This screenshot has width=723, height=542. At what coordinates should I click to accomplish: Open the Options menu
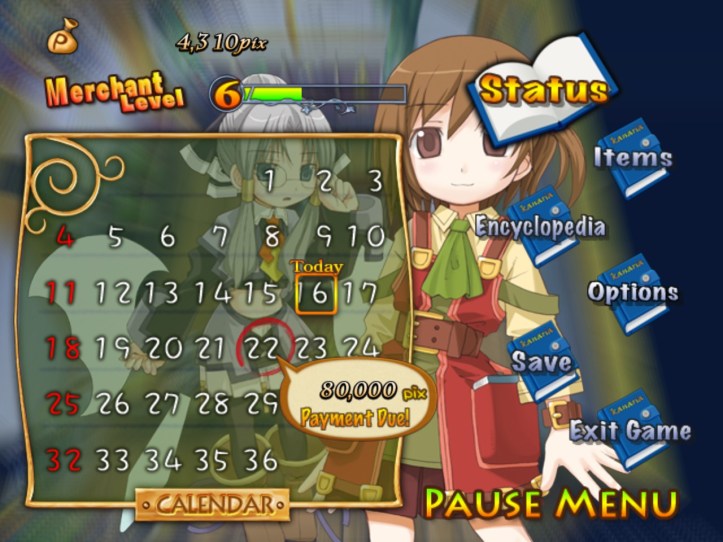click(633, 292)
